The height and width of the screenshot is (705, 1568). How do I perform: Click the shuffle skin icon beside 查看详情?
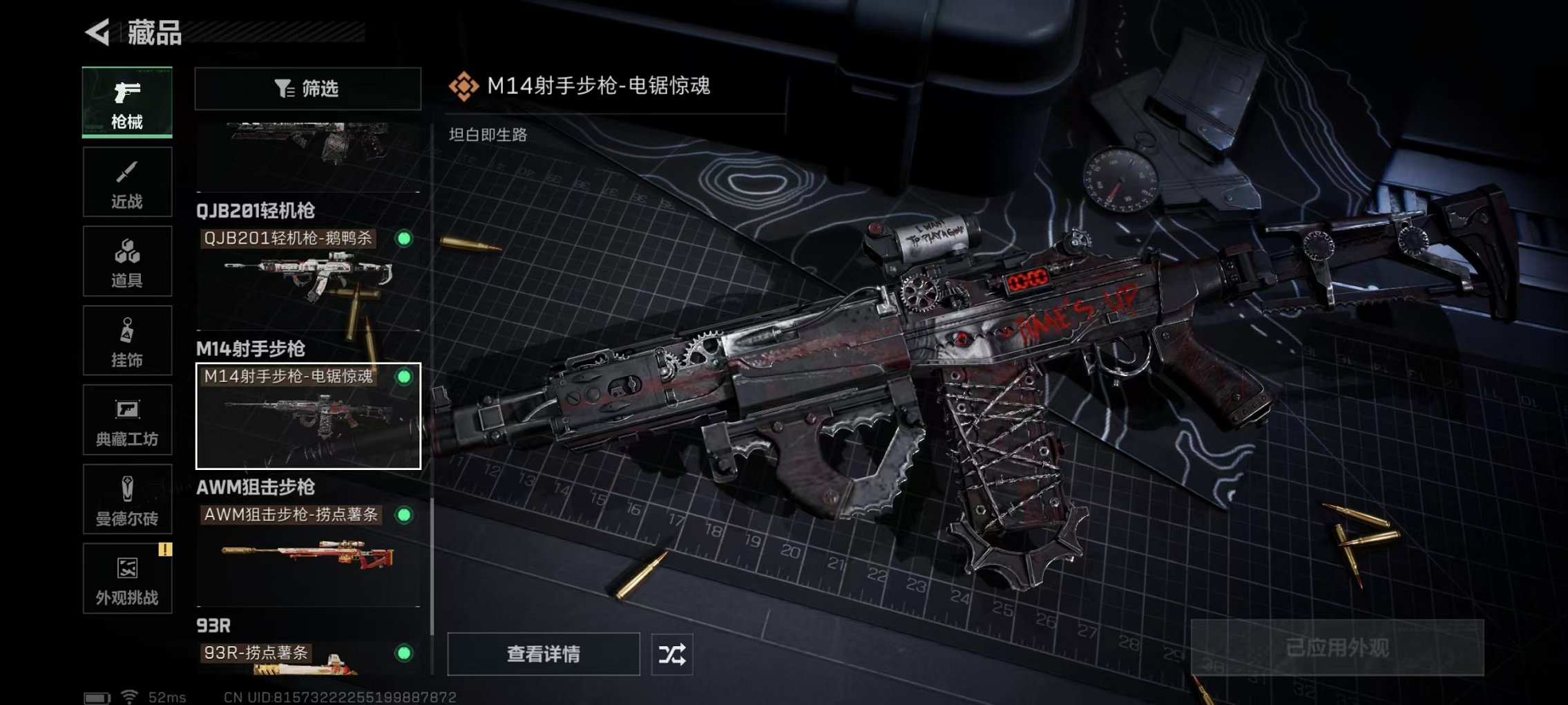[673, 654]
